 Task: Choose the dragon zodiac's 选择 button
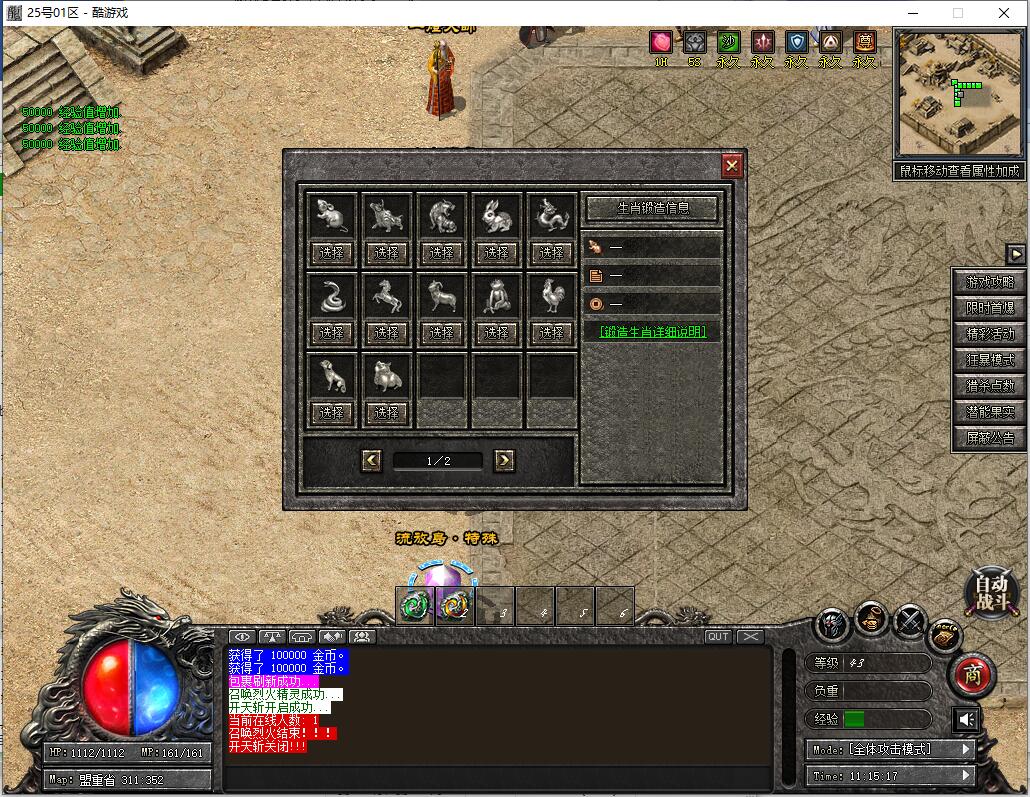551,252
